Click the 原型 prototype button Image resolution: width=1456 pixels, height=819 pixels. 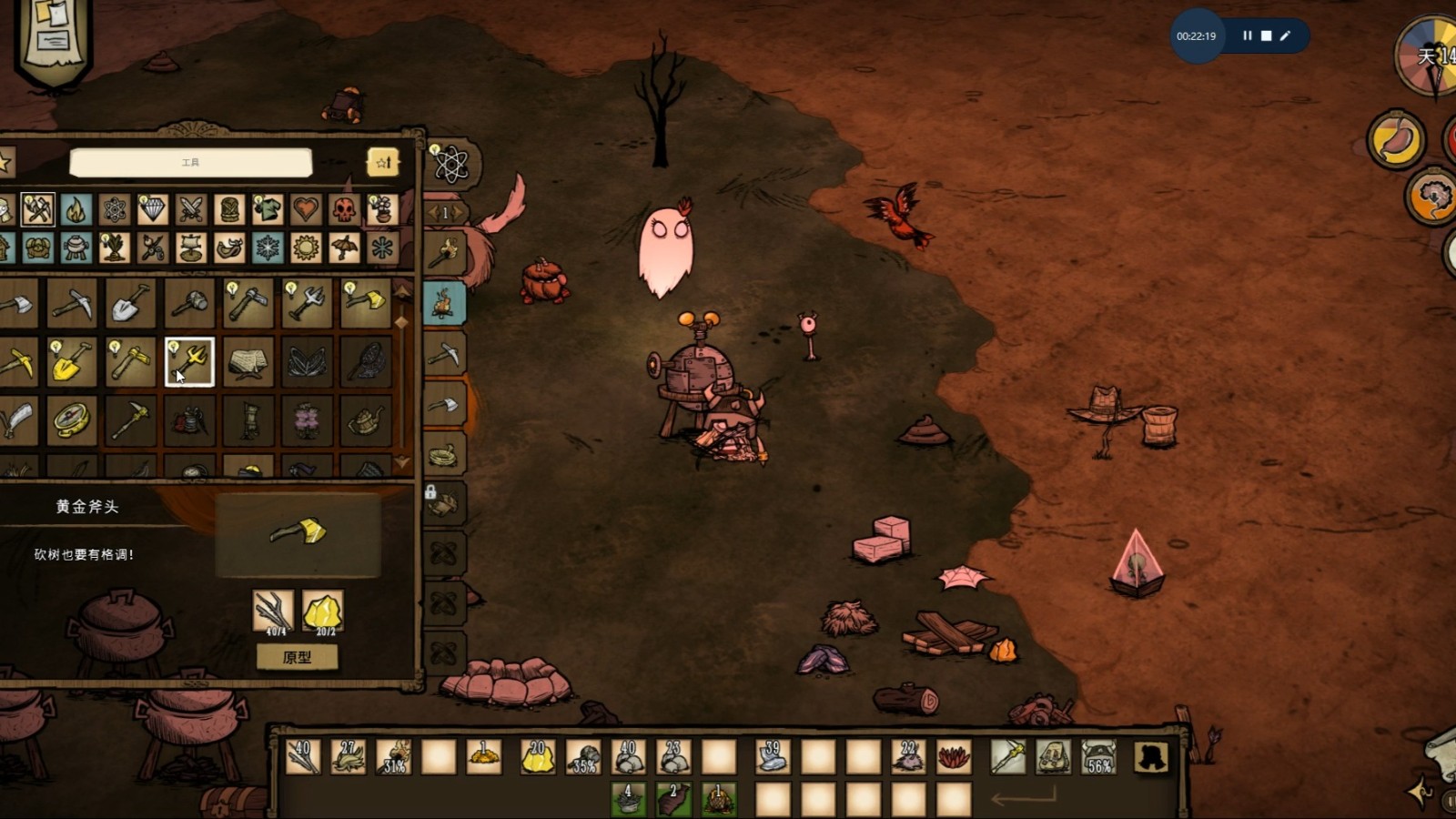click(297, 657)
